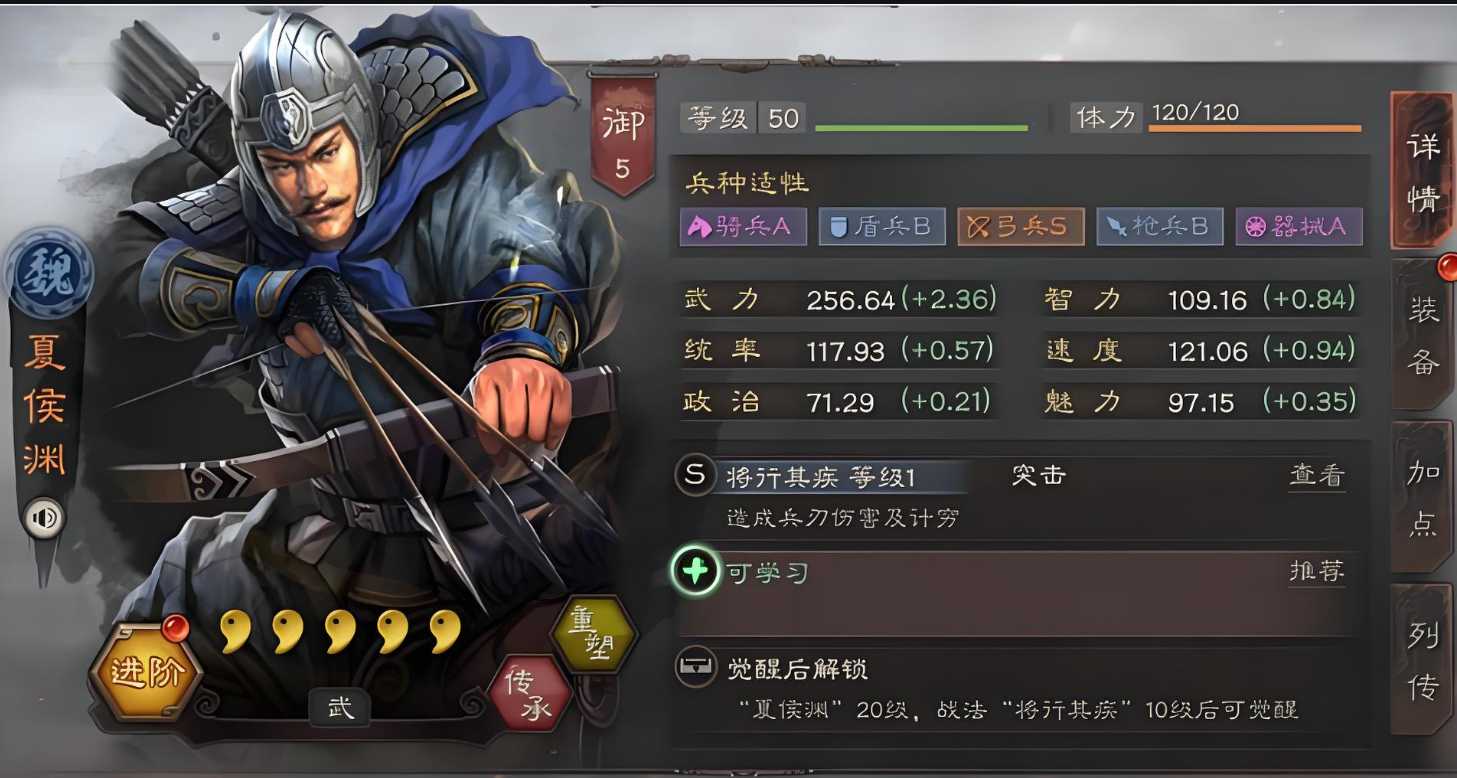This screenshot has width=1457, height=778.
Task: Open the 骑兵A cavalry aptitude badge
Action: click(x=742, y=226)
